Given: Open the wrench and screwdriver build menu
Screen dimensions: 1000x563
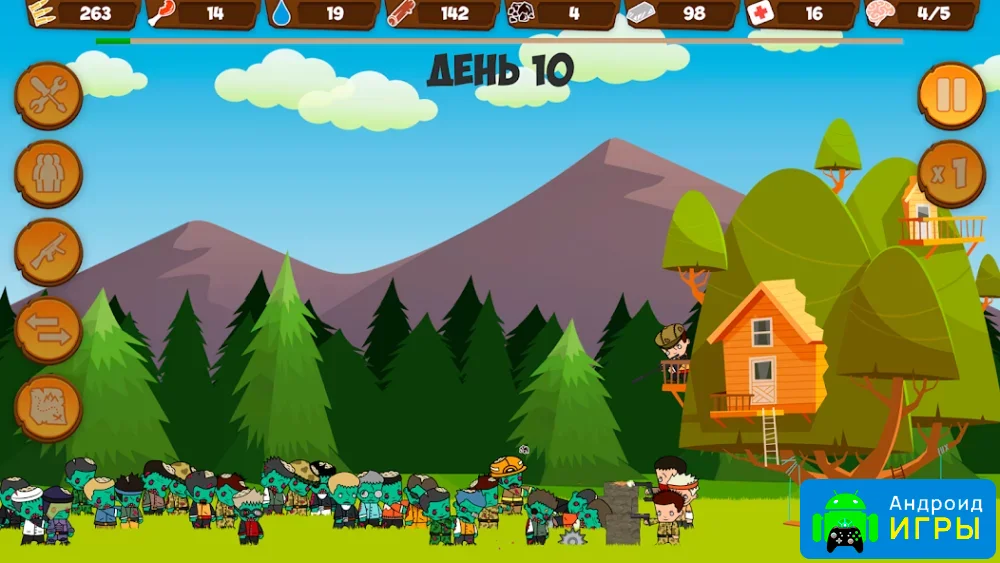Looking at the screenshot, I should [48, 96].
